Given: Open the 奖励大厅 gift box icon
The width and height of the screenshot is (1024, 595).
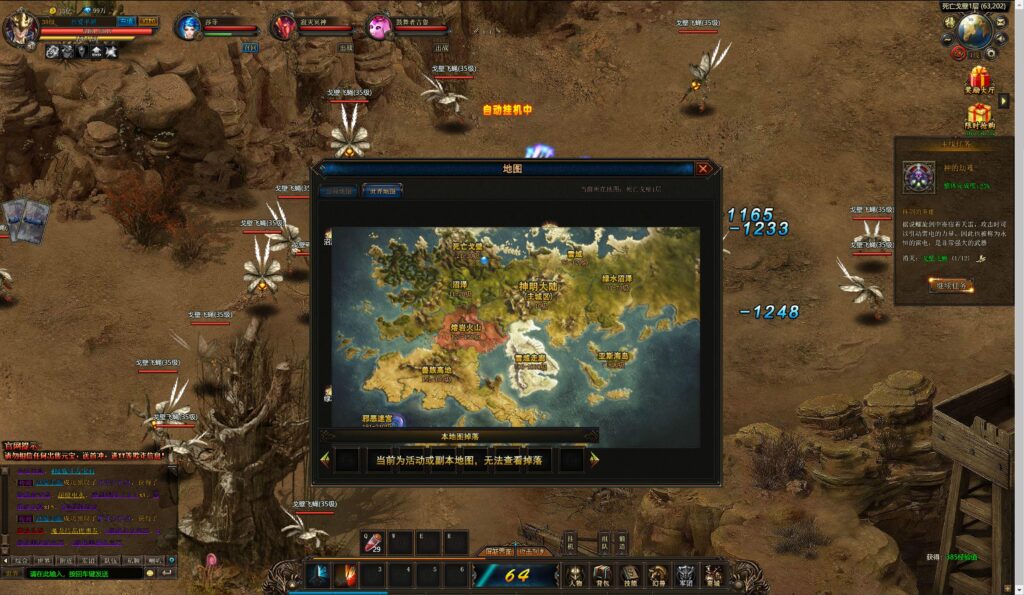Looking at the screenshot, I should [x=979, y=77].
